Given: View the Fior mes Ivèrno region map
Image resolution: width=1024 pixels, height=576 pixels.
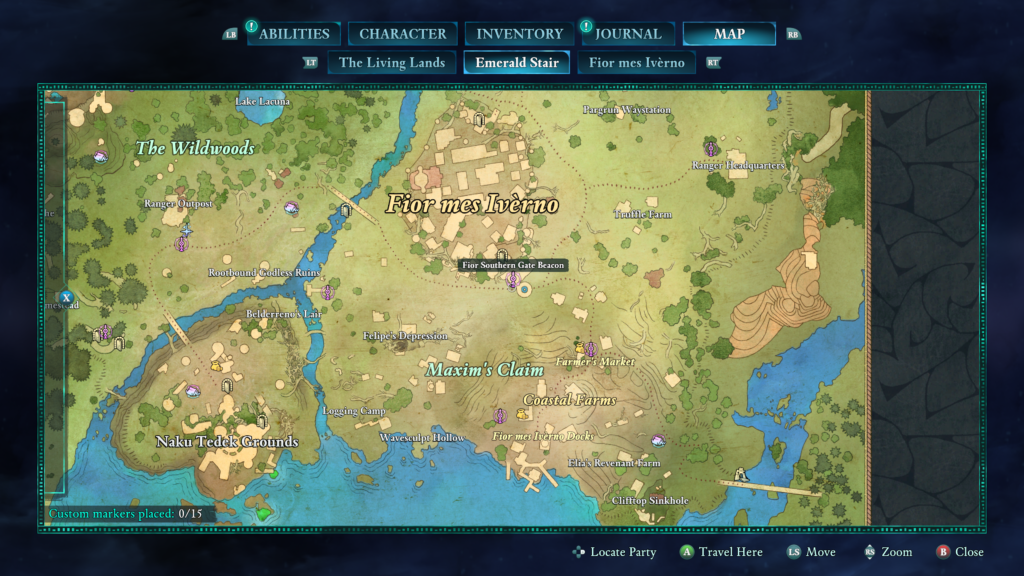Looking at the screenshot, I should coord(637,63).
